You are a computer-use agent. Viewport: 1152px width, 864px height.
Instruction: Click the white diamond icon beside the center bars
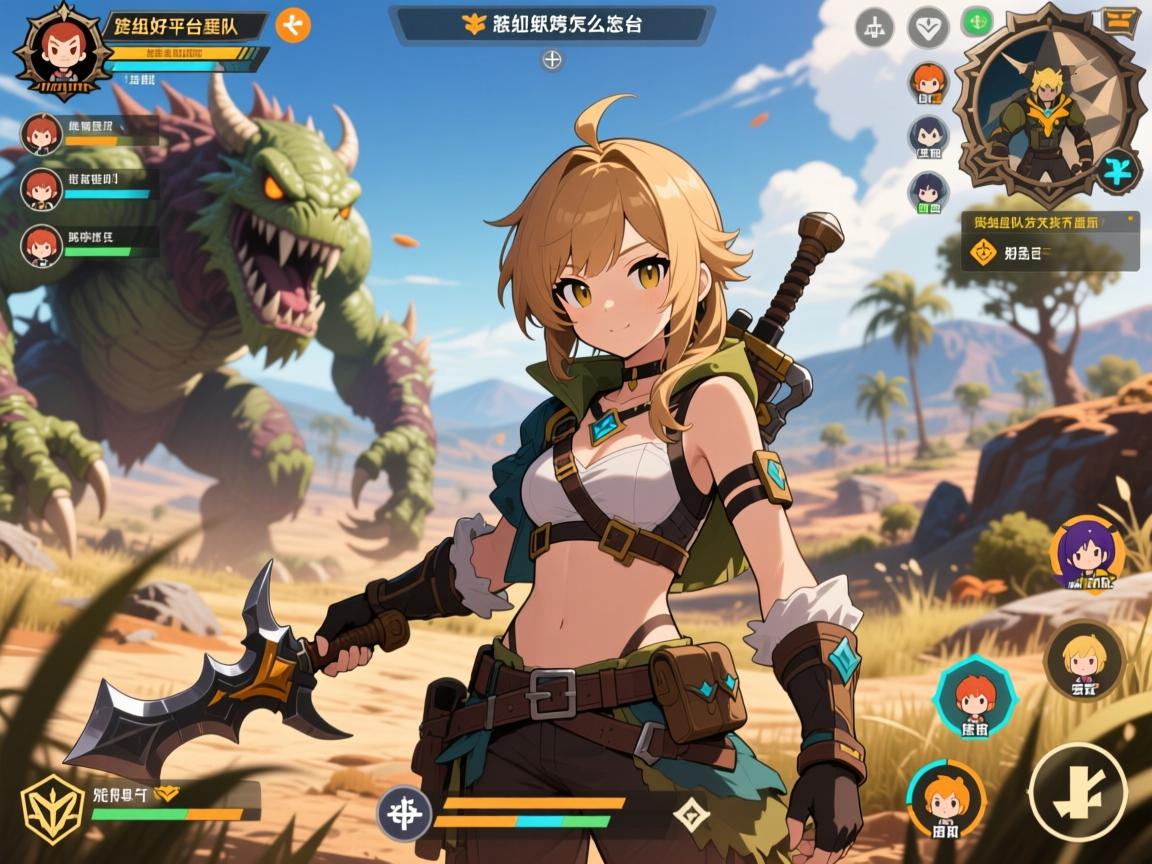(690, 814)
